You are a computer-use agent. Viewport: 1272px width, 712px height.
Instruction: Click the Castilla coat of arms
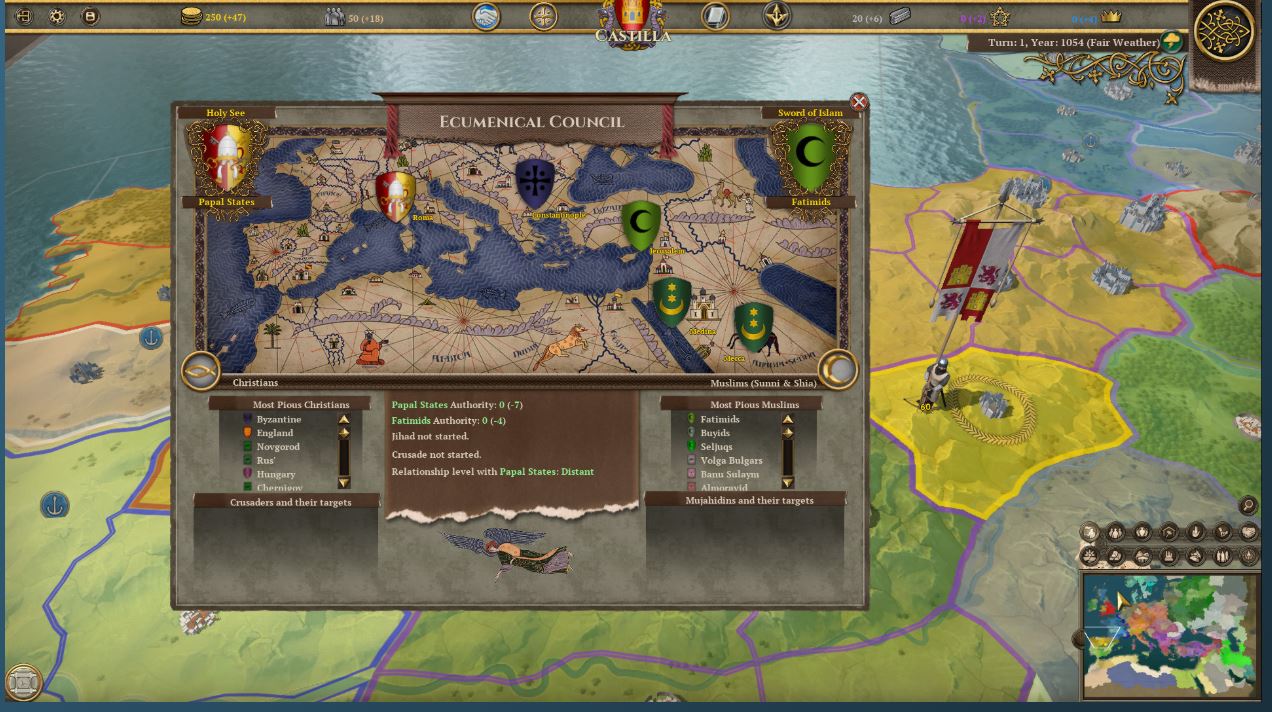(x=632, y=18)
